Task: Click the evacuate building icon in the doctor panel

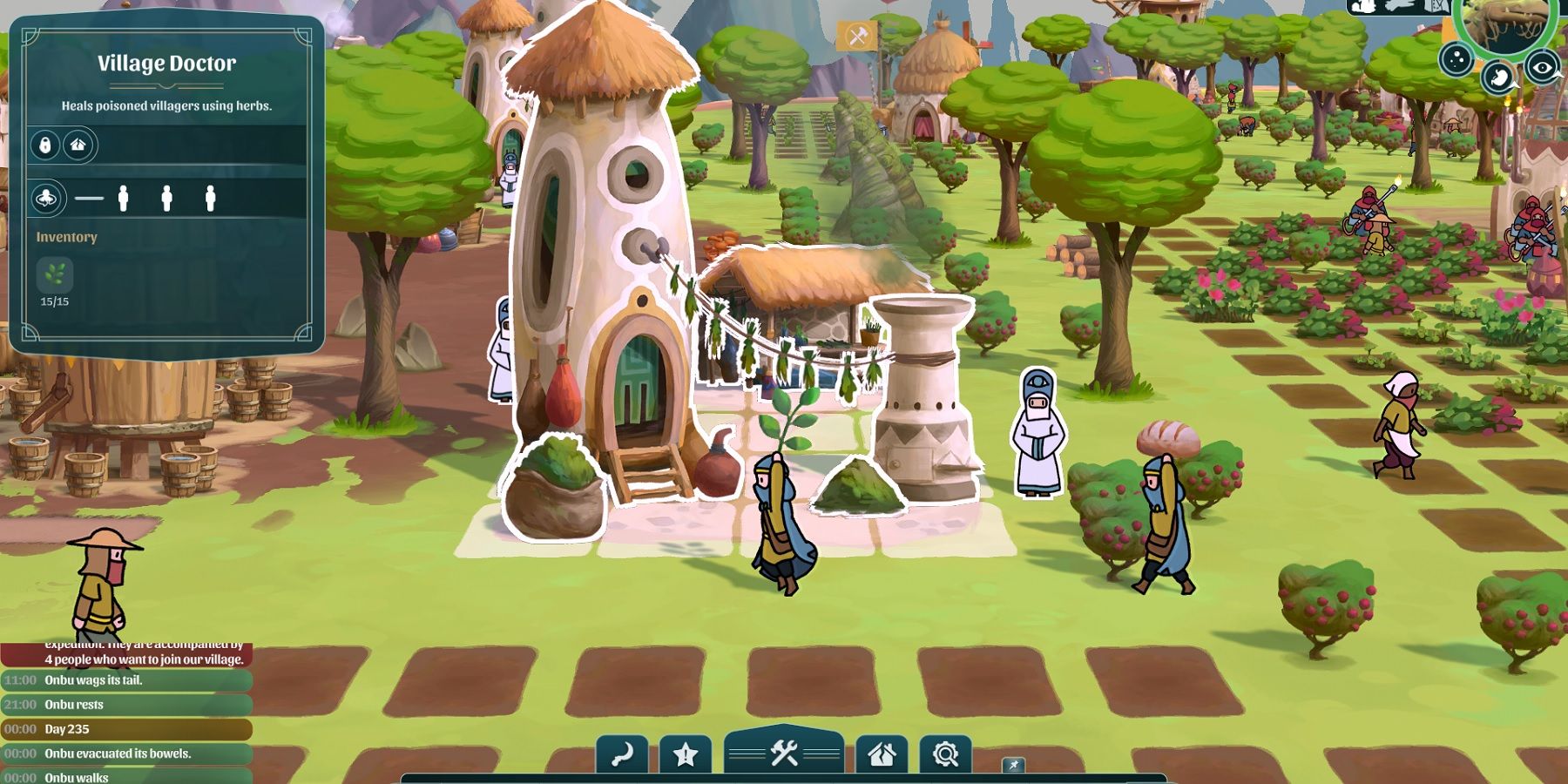Action: 78,146
